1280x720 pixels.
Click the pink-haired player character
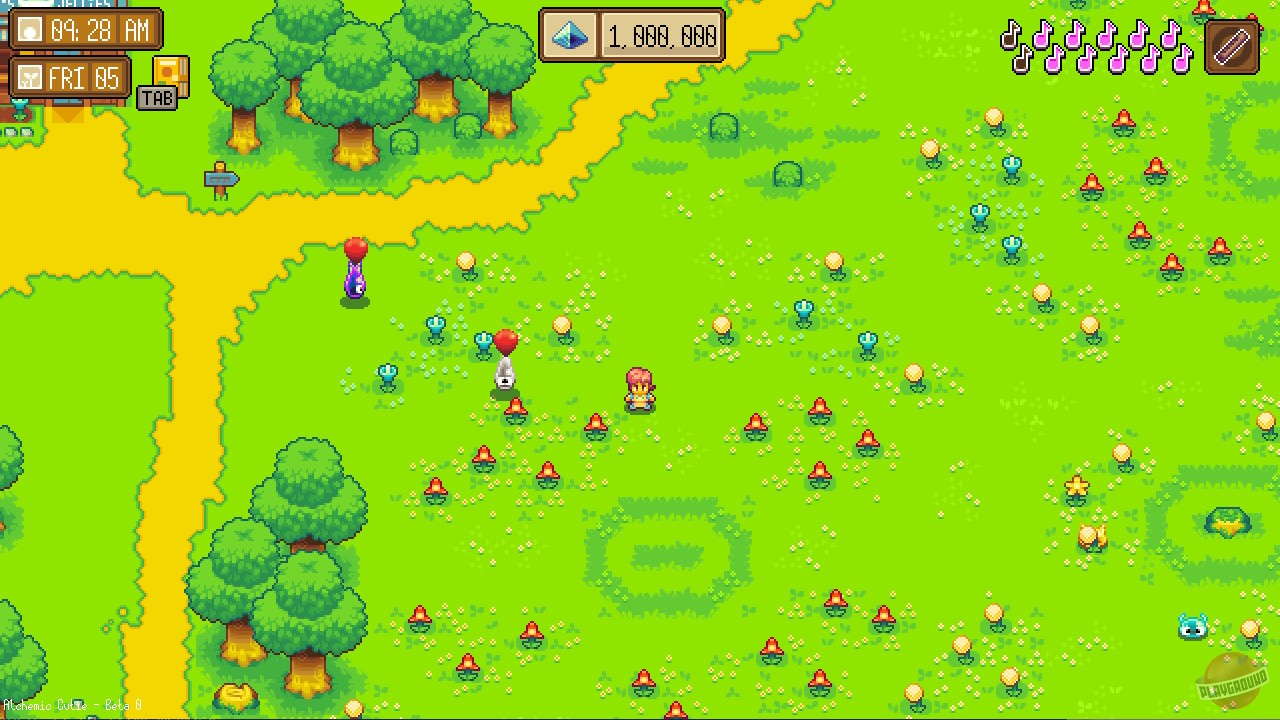[x=640, y=388]
